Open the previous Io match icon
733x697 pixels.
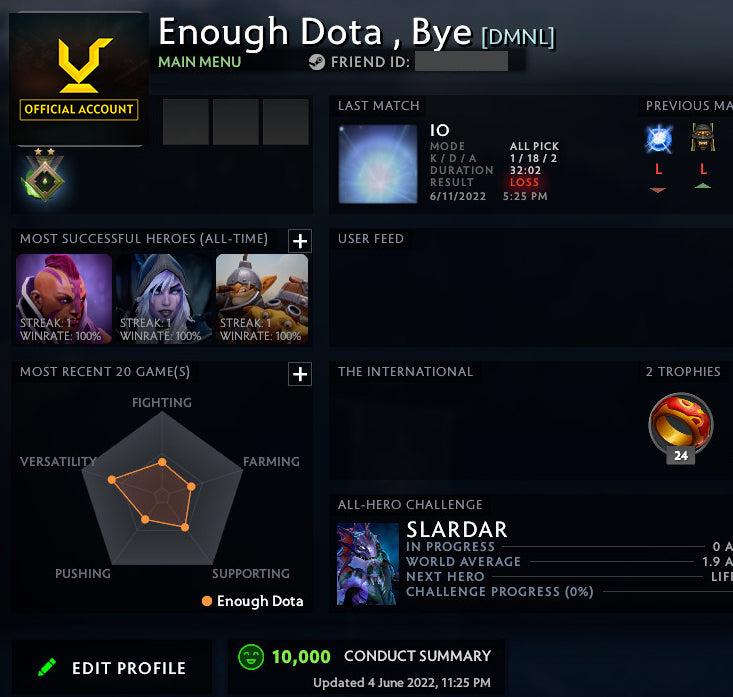(x=659, y=140)
